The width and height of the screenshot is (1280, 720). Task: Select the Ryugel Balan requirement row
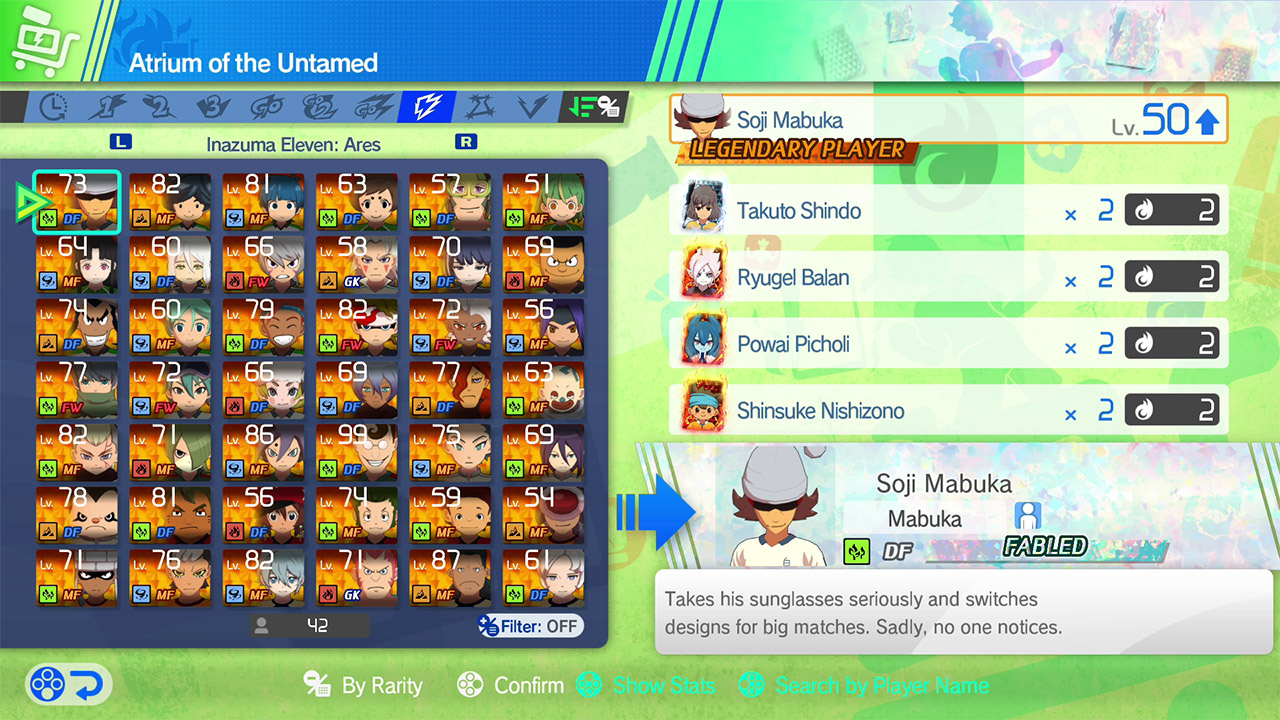(x=948, y=278)
